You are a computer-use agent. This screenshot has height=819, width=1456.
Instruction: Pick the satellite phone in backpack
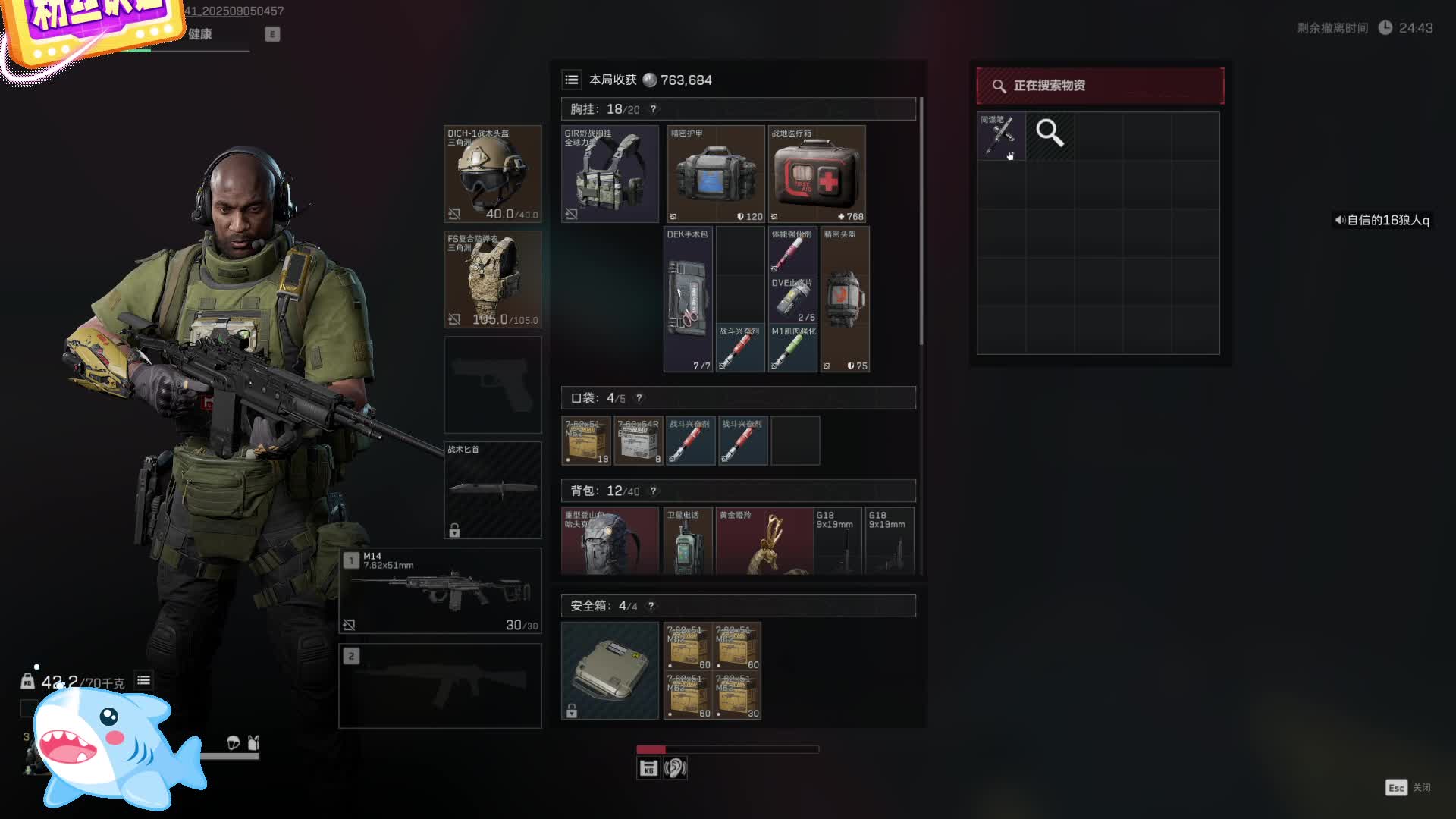[x=687, y=541]
